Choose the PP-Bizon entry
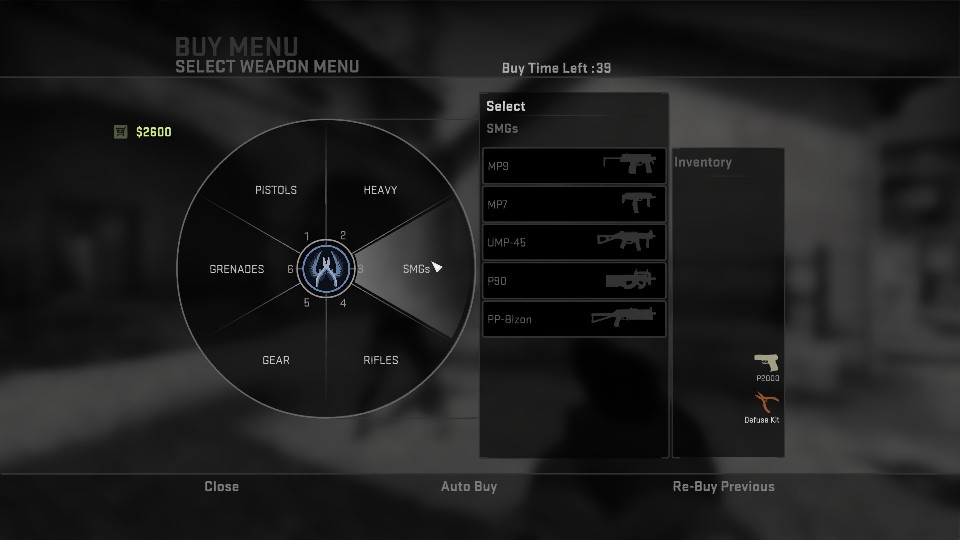This screenshot has height=540, width=960. (x=574, y=319)
